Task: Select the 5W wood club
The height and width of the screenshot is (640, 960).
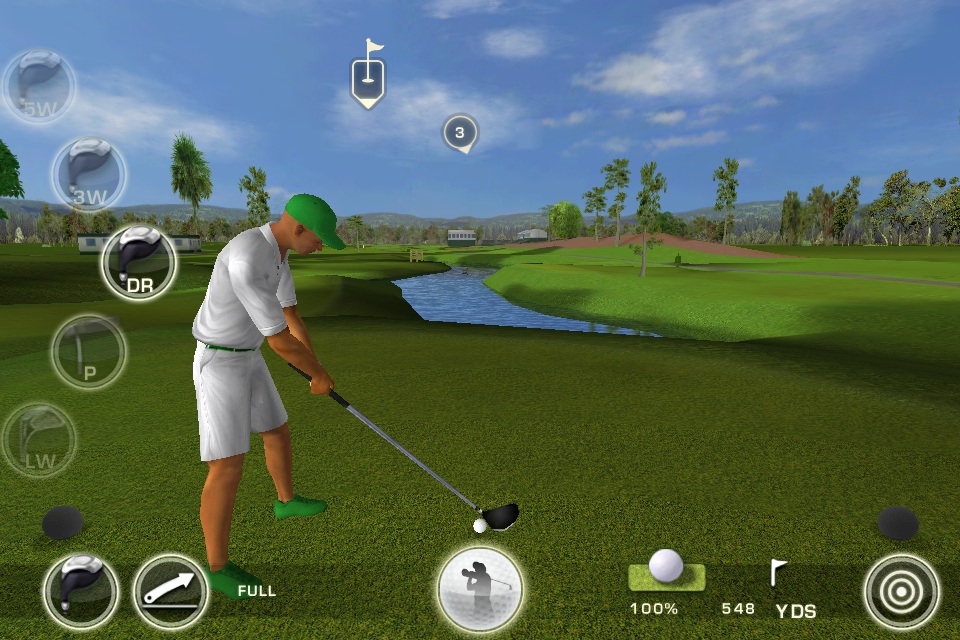Action: point(38,87)
